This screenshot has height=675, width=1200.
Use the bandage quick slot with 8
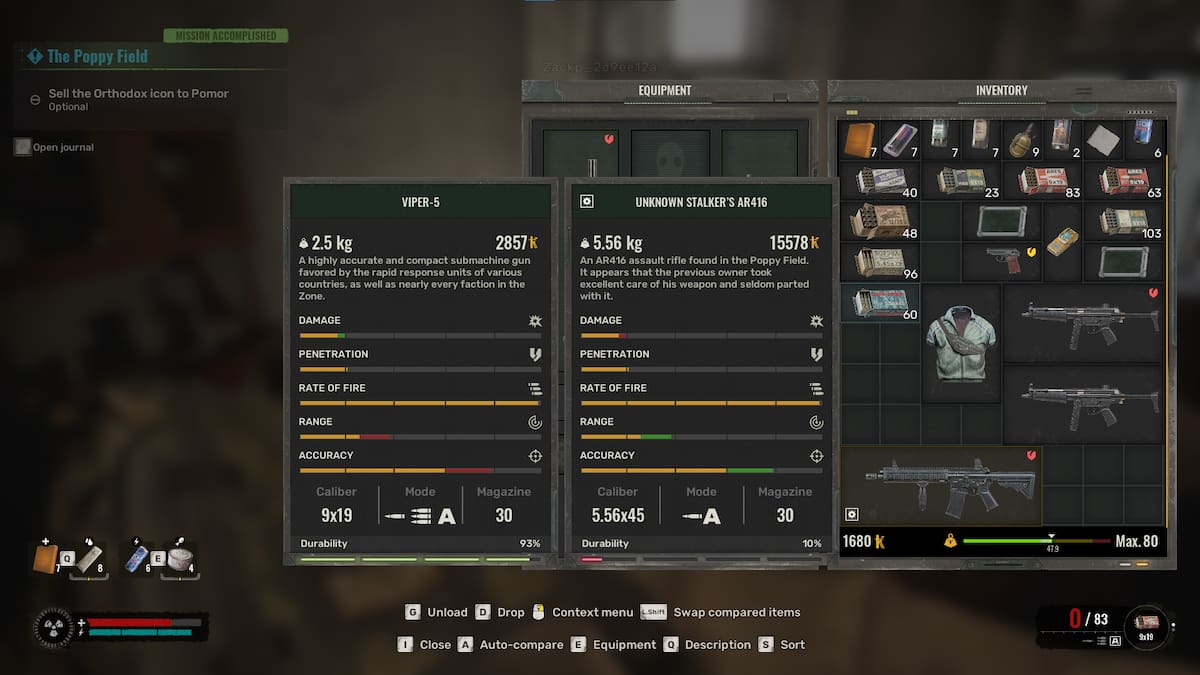[x=90, y=559]
